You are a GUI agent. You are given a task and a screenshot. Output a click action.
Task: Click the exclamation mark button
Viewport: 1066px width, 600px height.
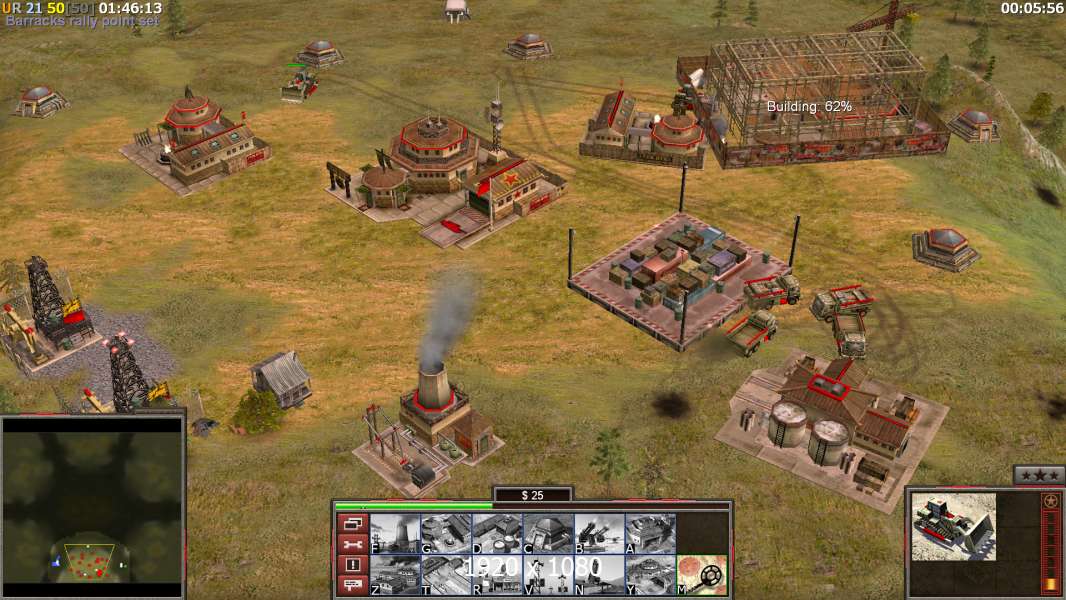(351, 565)
